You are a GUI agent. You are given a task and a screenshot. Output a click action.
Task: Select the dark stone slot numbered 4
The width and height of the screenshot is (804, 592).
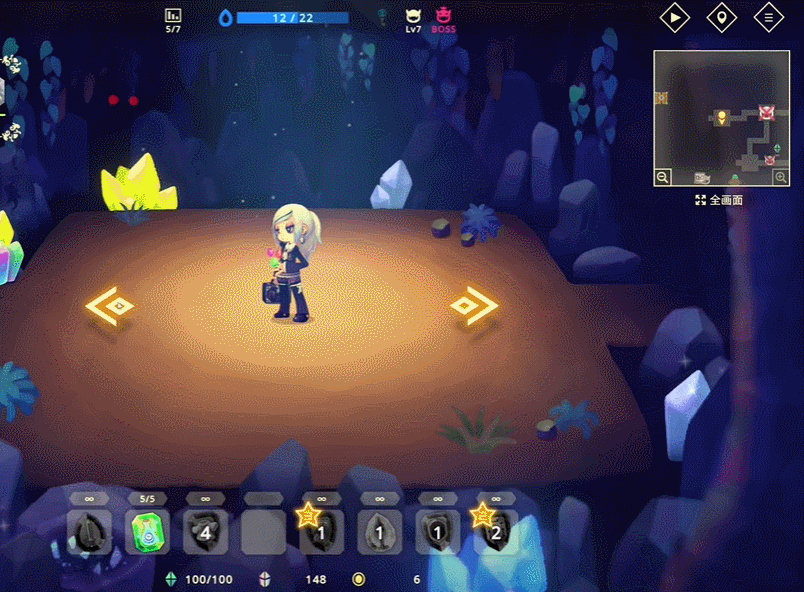coord(205,532)
